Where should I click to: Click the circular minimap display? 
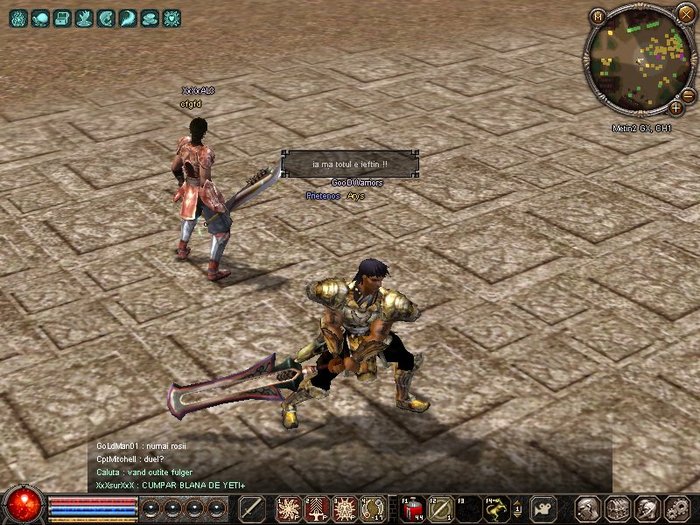(x=637, y=60)
